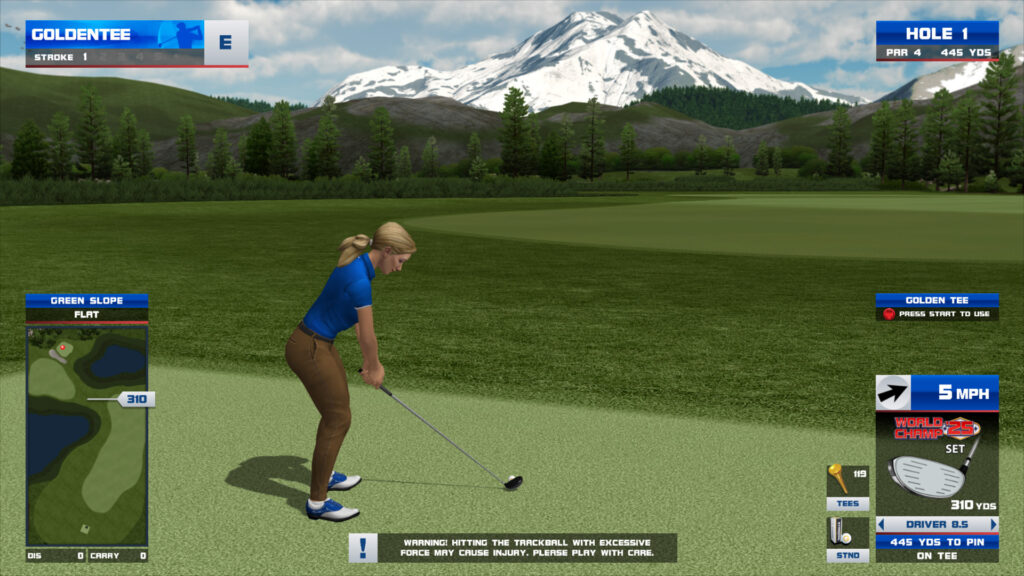Select the previous club with the left arrow
This screenshot has height=576, width=1024.
(x=881, y=524)
